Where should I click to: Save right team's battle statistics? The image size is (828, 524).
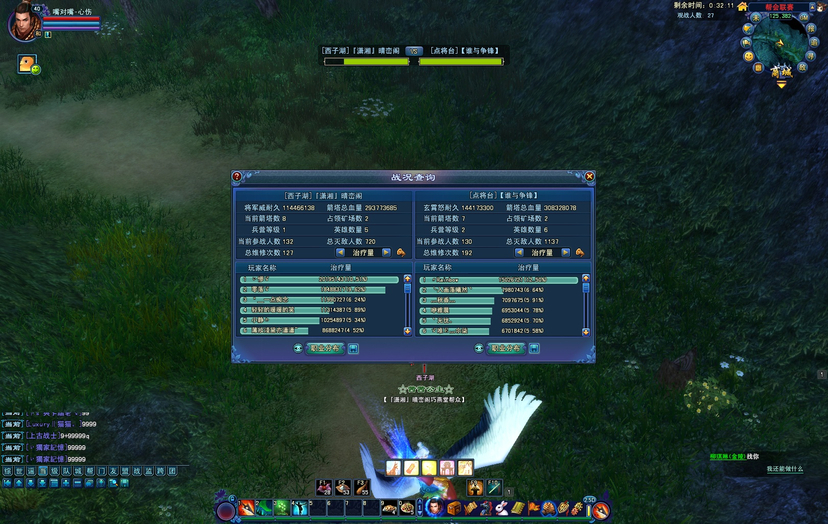click(x=534, y=348)
